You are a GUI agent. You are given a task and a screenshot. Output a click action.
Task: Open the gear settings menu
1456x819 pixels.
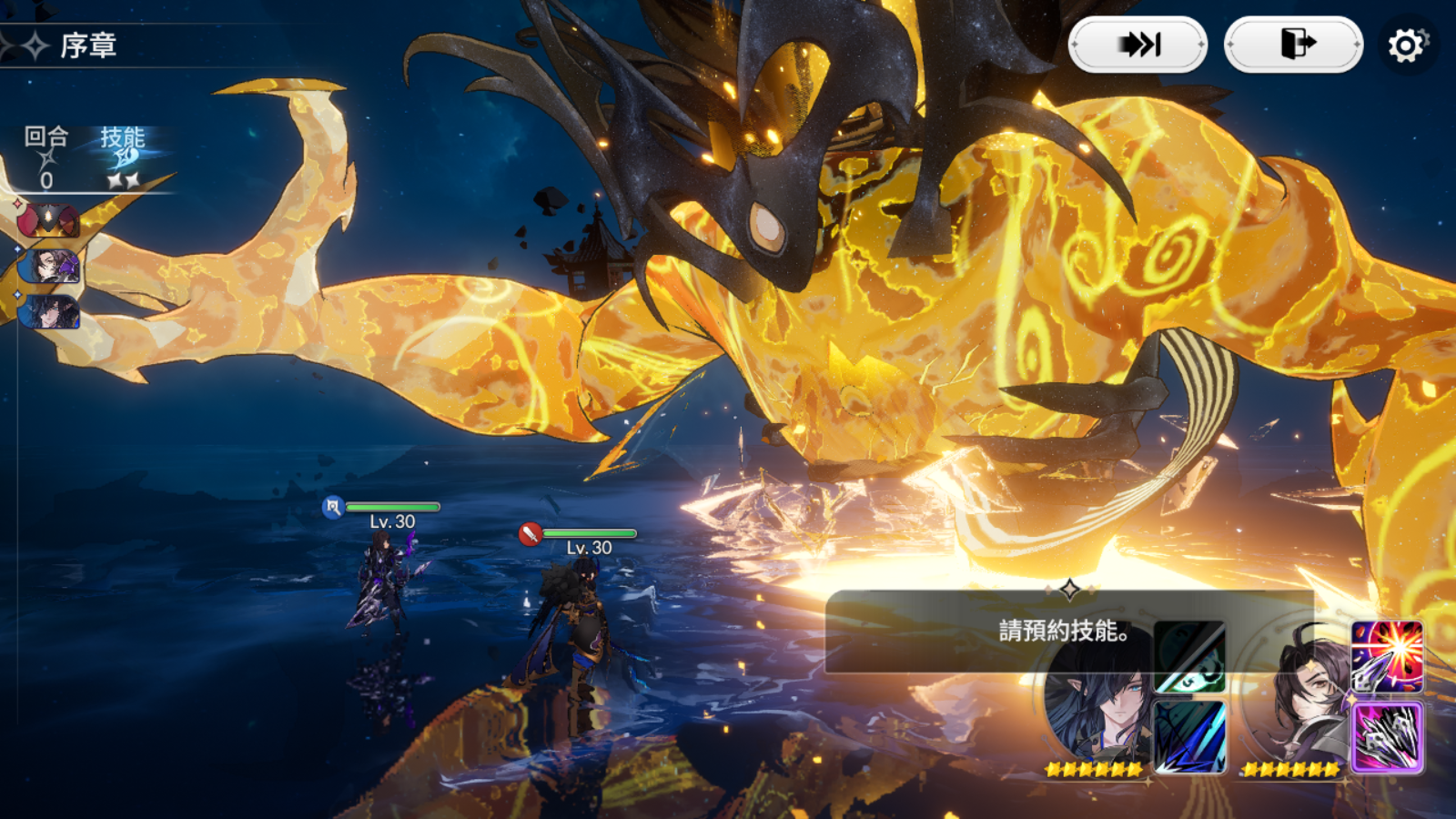point(1406,45)
